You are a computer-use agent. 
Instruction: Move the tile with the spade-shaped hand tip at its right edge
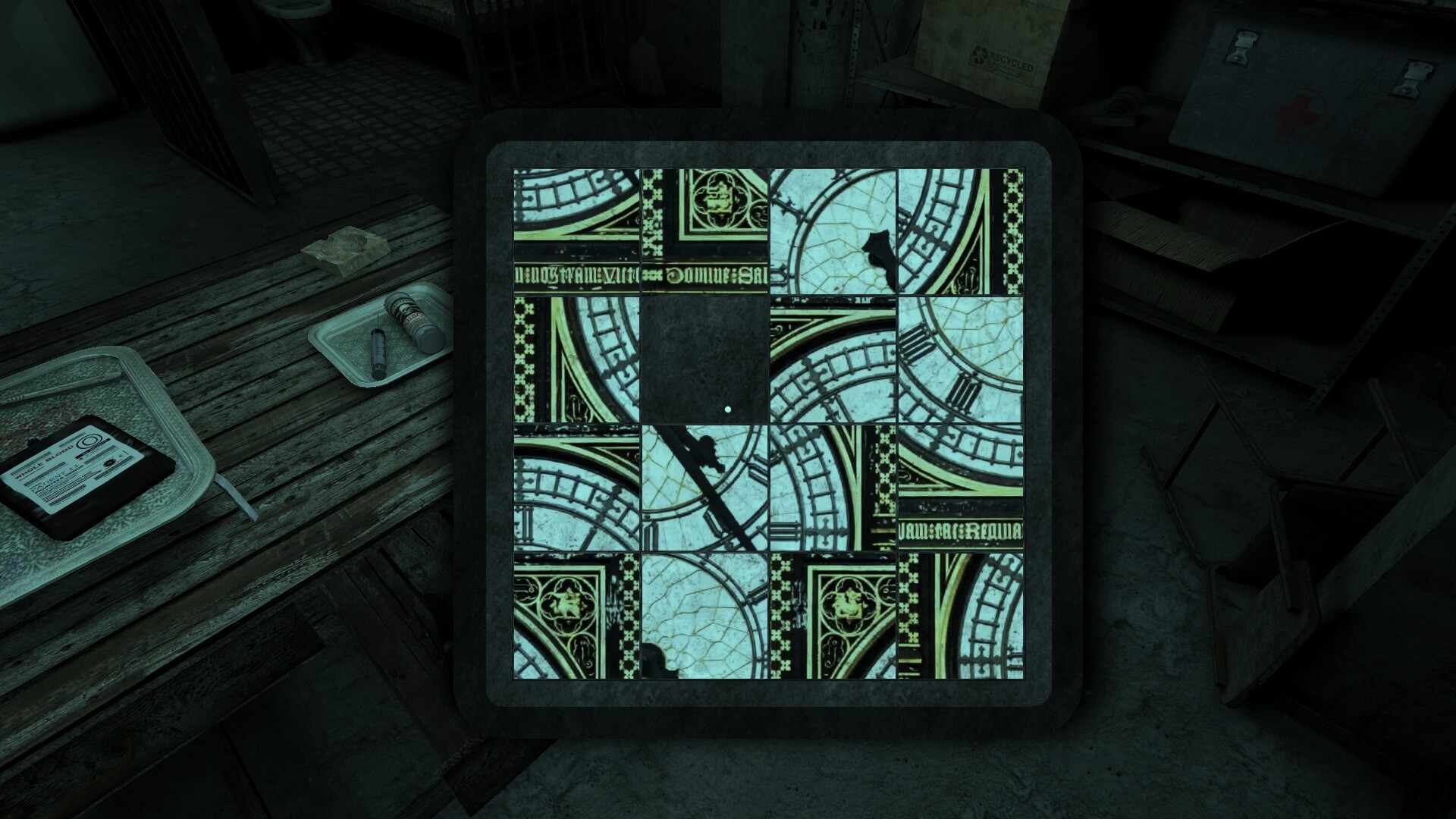(x=833, y=231)
